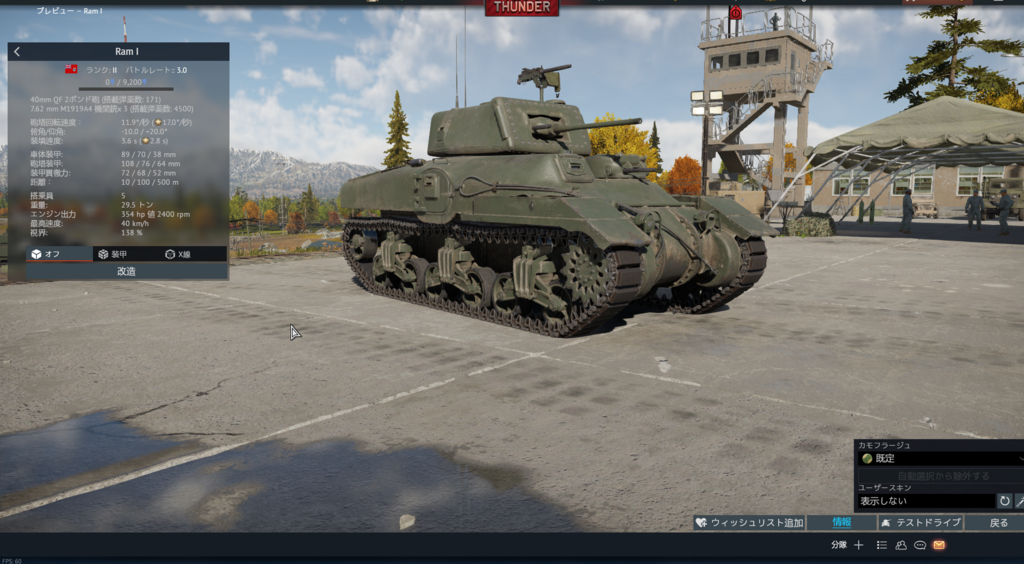Screen dimensions: 1024x564
Task: Open the chat bubble icon
Action: click(920, 545)
